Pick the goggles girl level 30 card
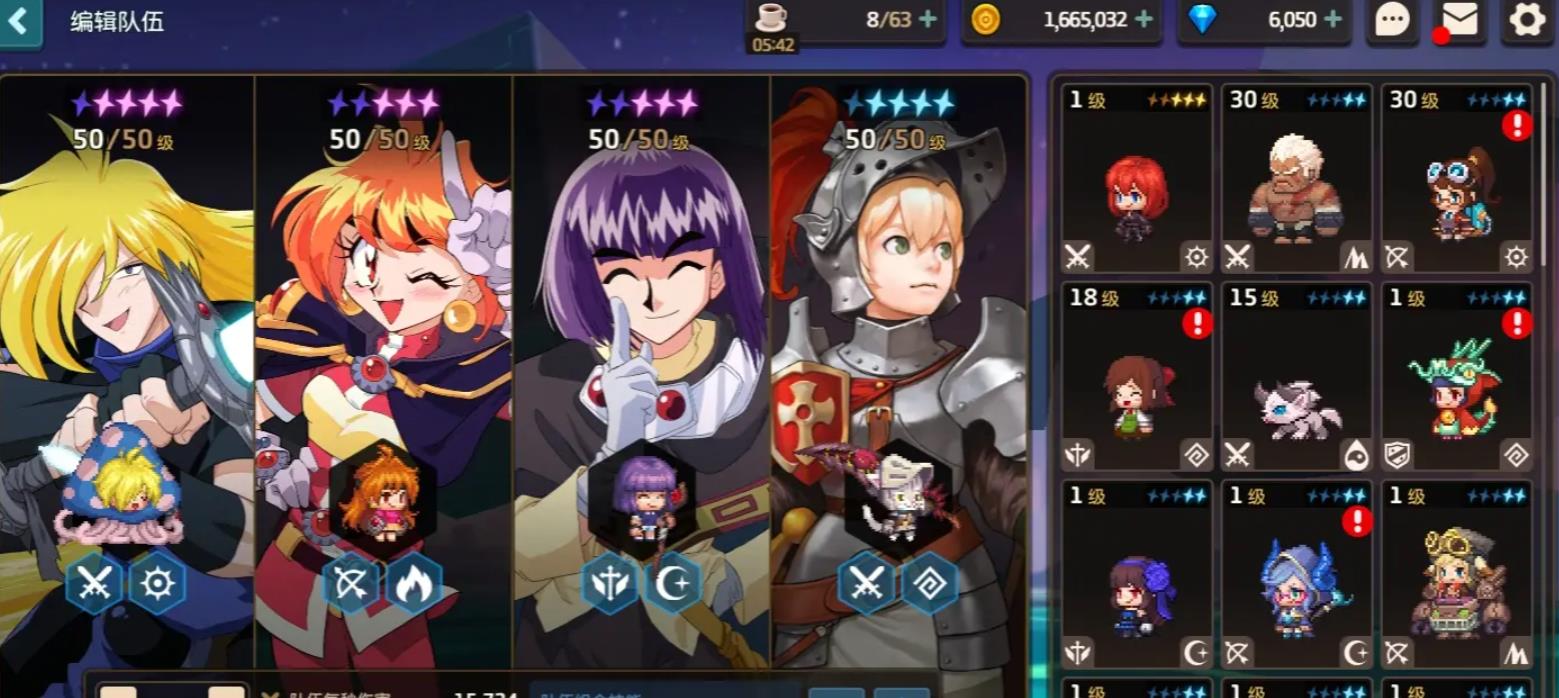1559x698 pixels. (x=1457, y=180)
